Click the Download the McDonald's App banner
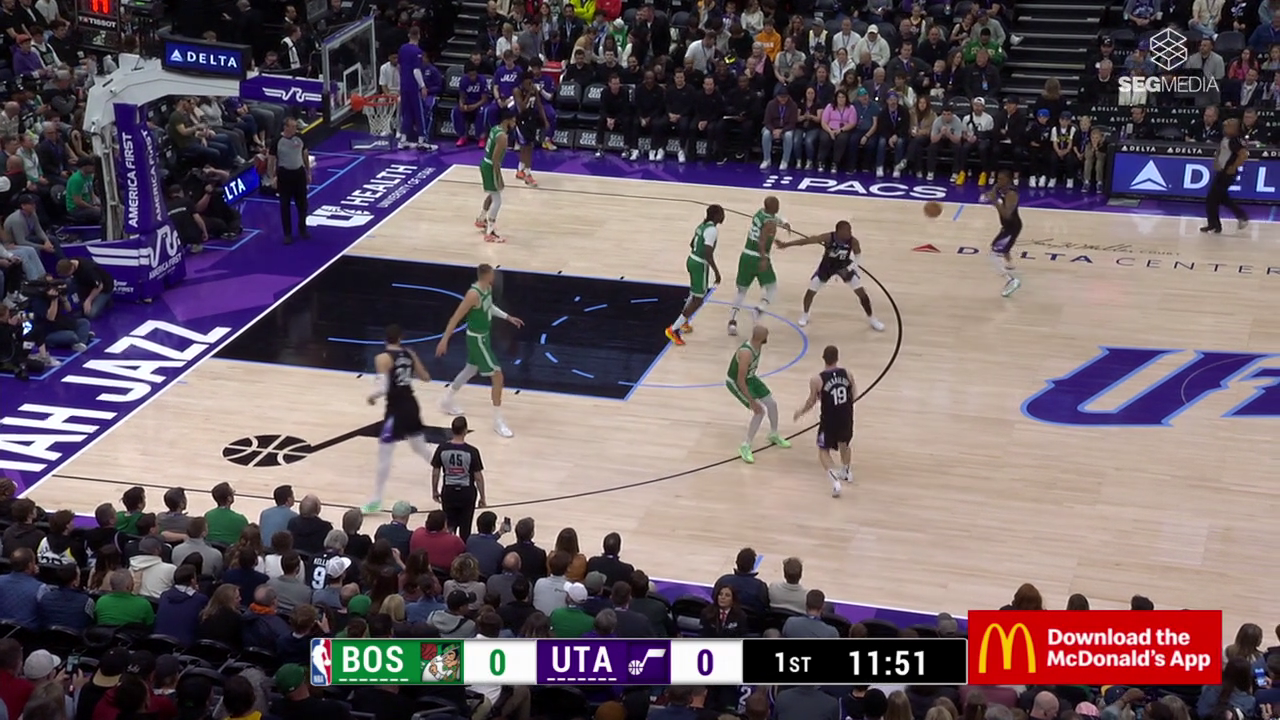 pyautogui.click(x=1094, y=647)
